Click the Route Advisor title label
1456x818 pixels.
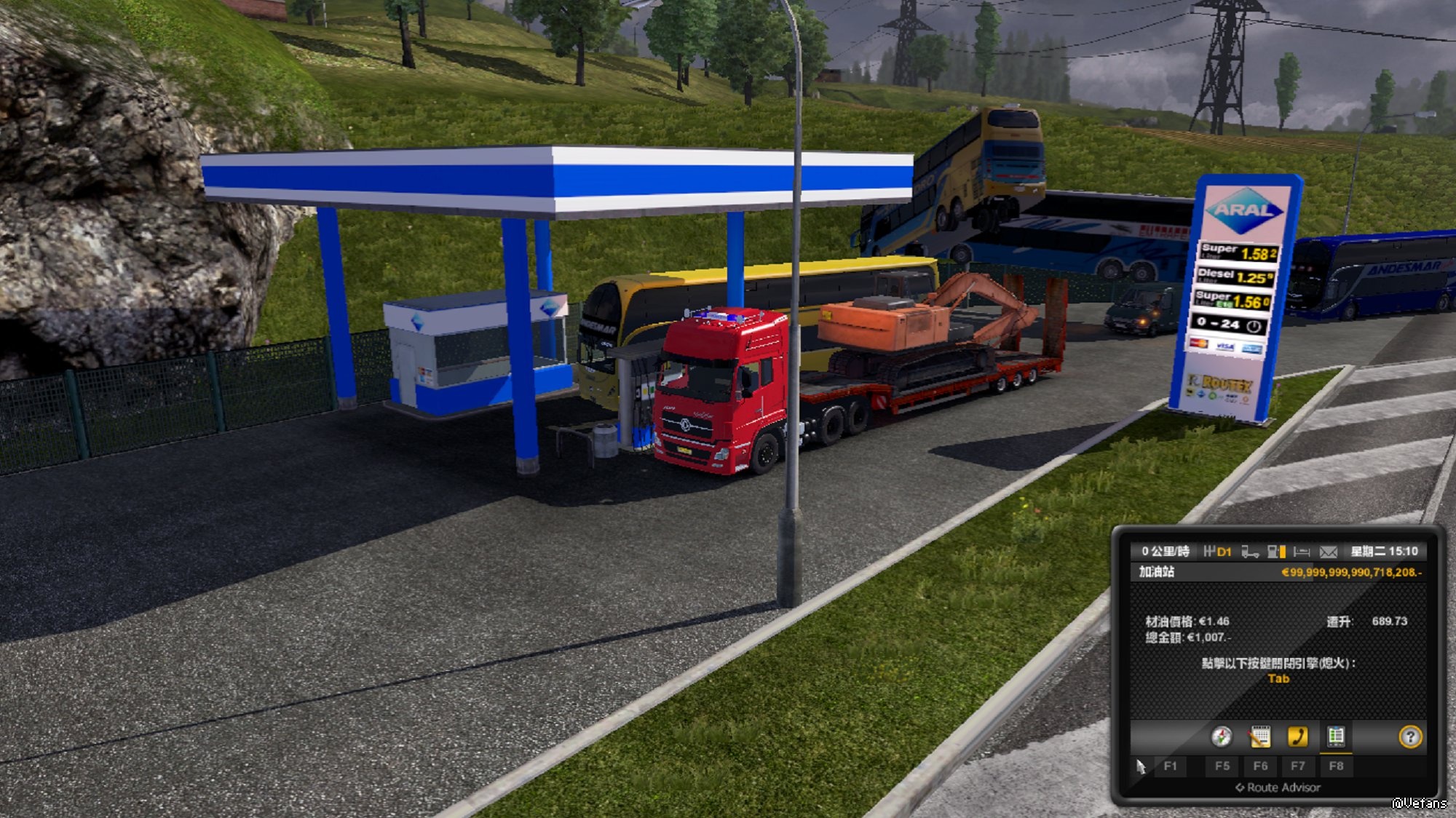[1278, 787]
